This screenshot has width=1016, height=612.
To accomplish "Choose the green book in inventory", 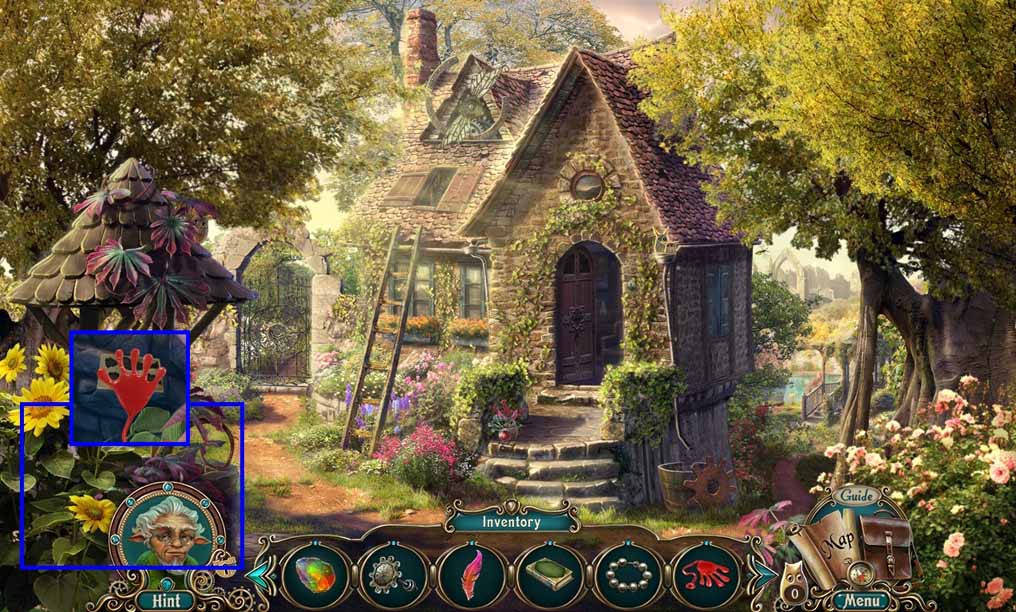I will click(x=549, y=576).
